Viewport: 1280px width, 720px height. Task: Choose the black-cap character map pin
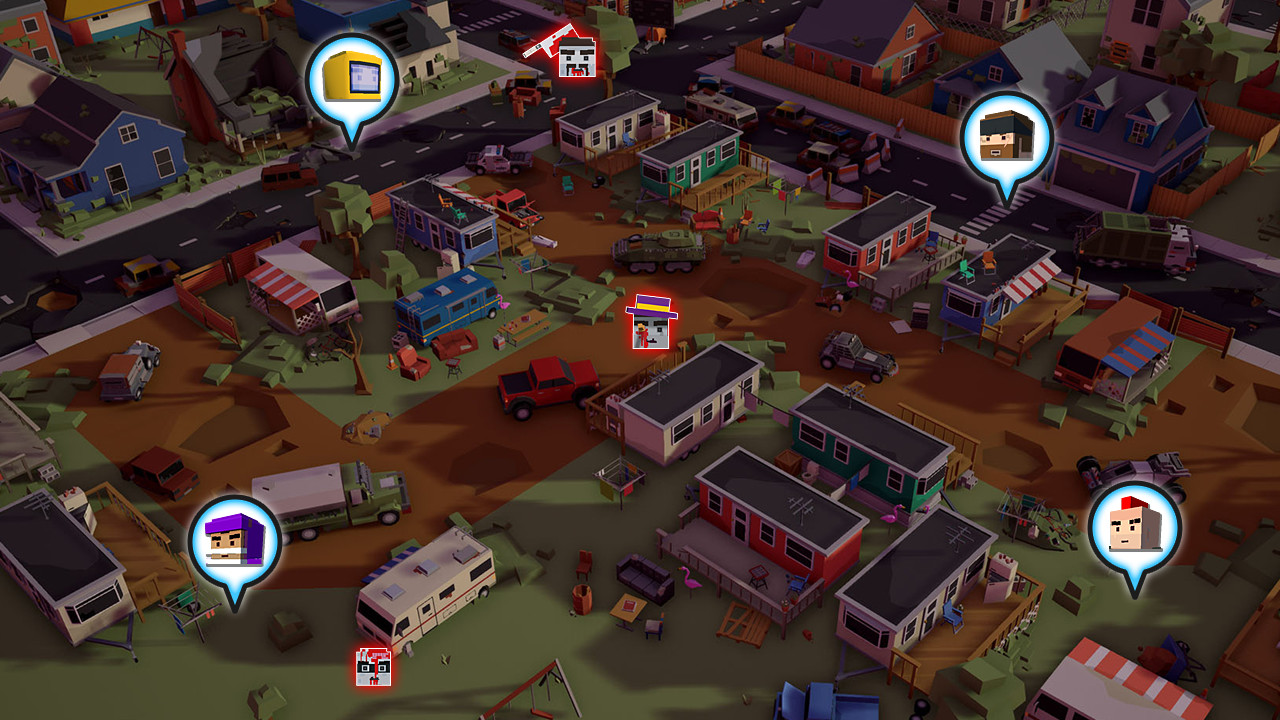coord(1006,139)
